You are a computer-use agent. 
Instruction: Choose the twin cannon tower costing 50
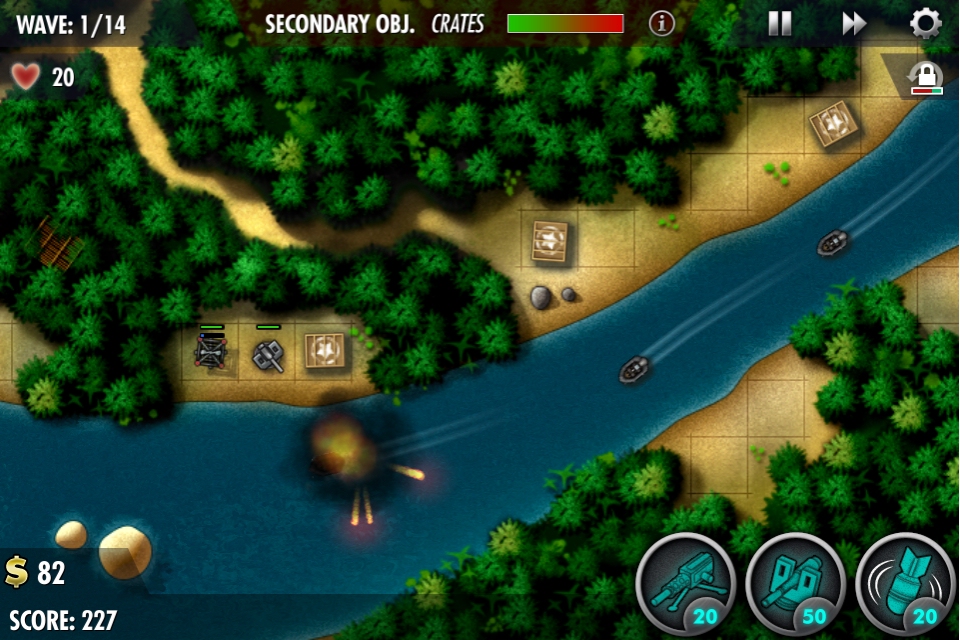(x=796, y=584)
